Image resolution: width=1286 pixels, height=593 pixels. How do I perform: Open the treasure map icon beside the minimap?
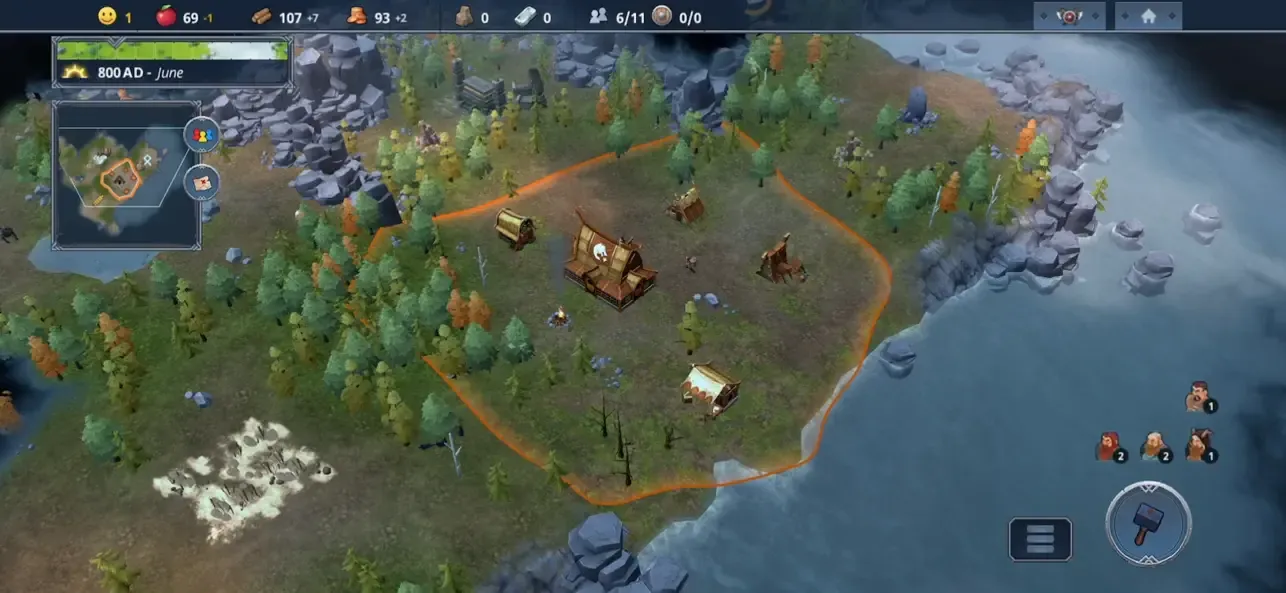click(x=201, y=181)
